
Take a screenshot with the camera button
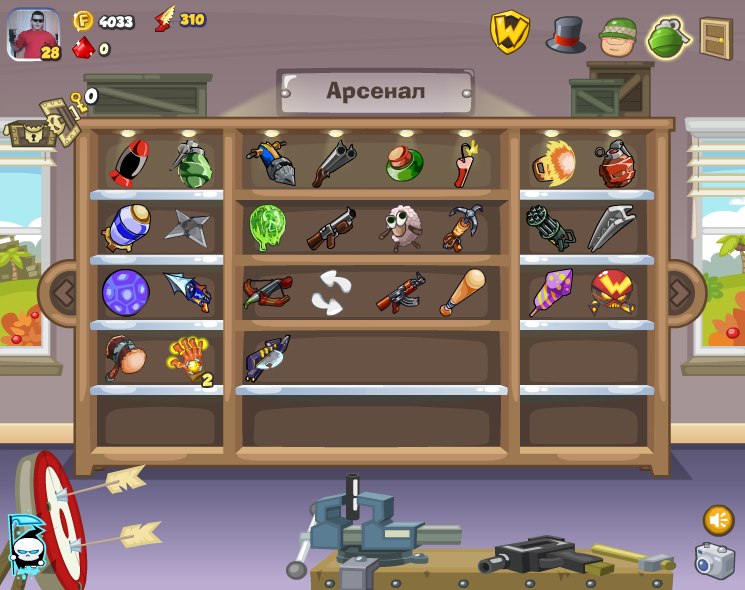(x=714, y=561)
